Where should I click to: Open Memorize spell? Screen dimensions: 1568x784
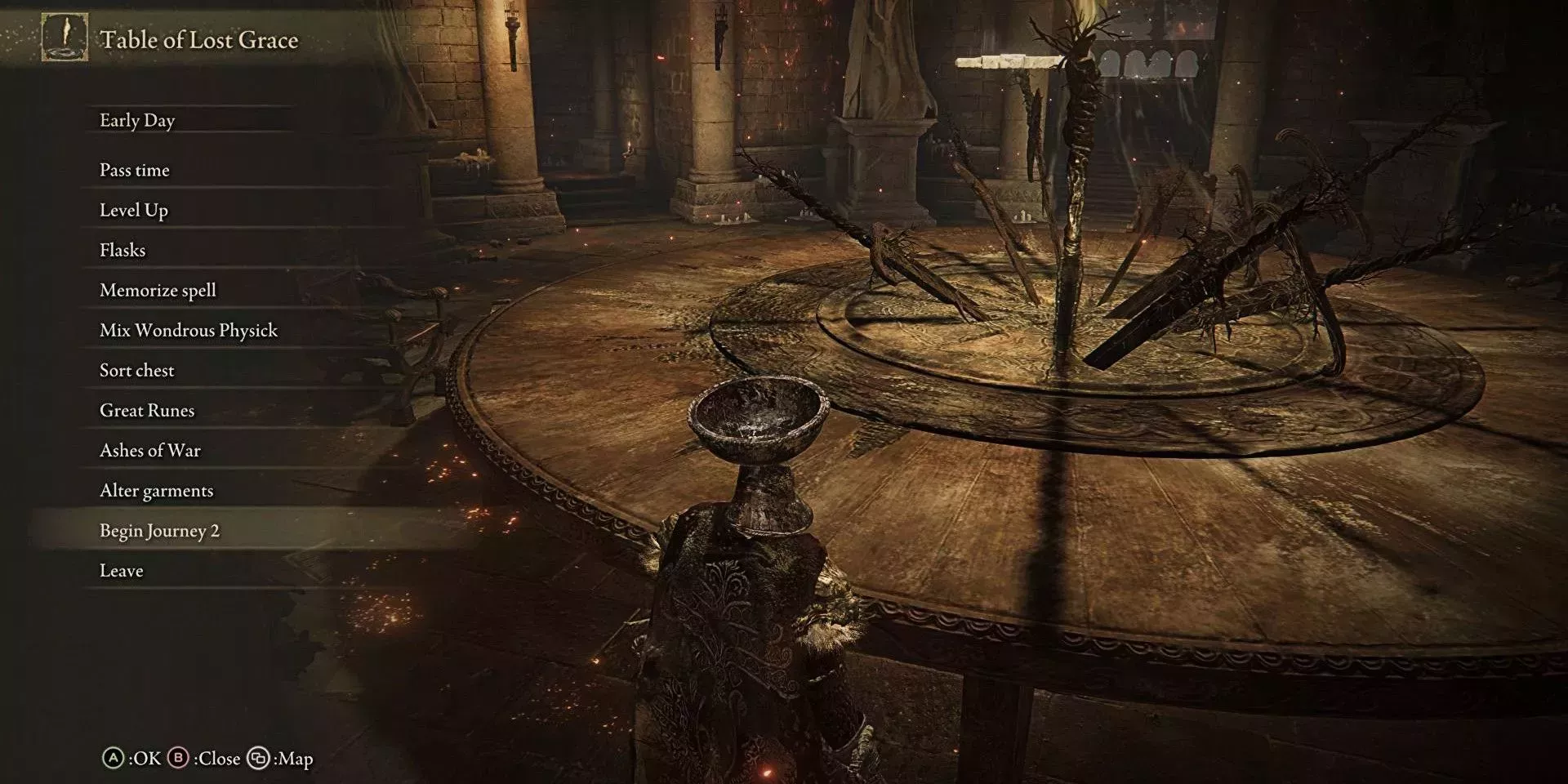click(158, 290)
